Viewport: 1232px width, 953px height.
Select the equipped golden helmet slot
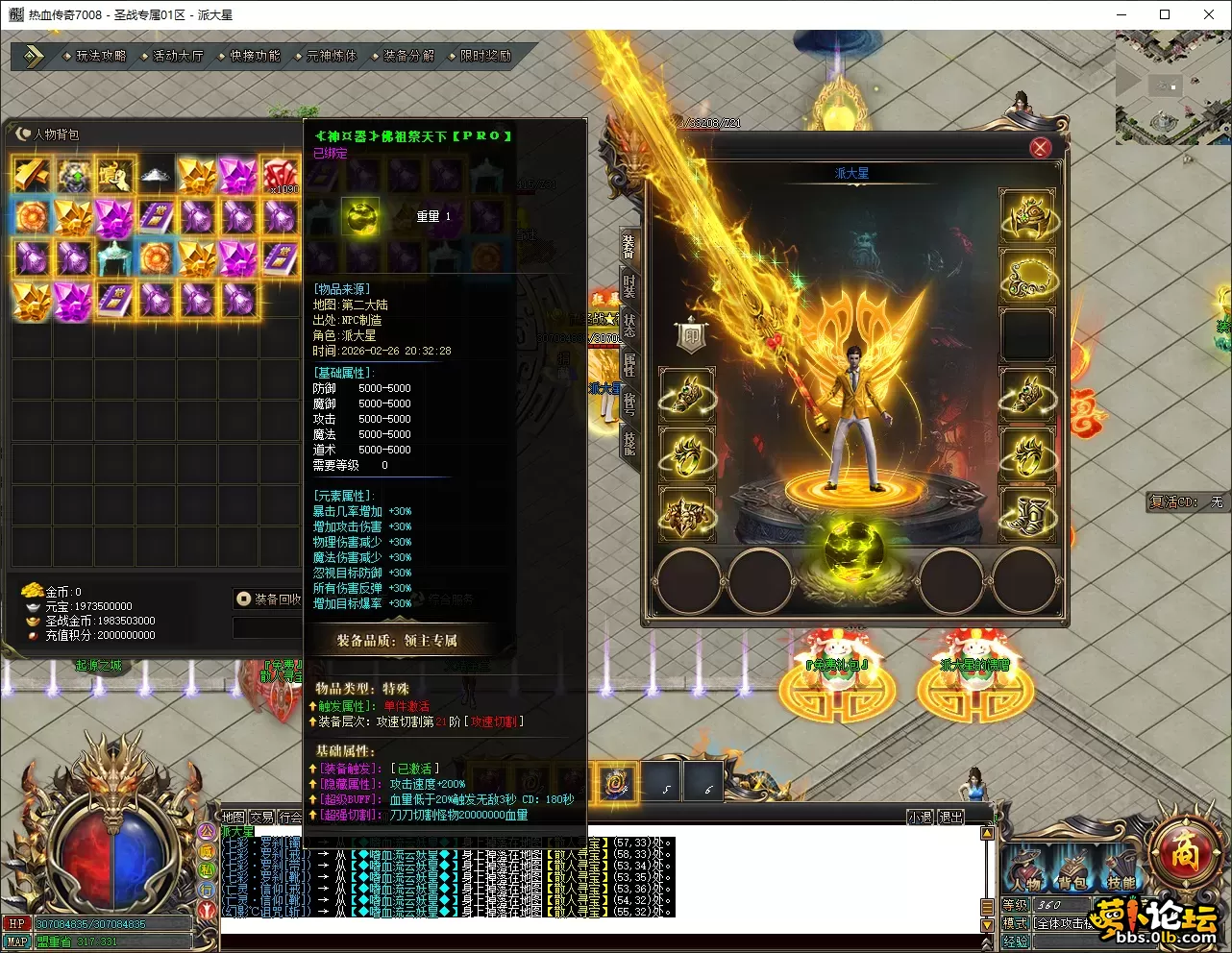point(1028,216)
